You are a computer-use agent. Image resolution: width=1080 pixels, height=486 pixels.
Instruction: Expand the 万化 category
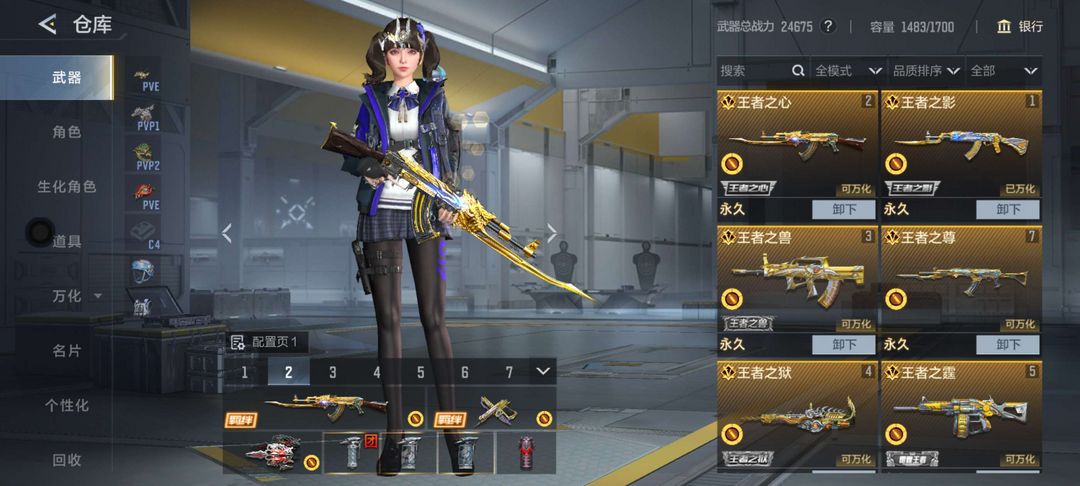(76, 296)
